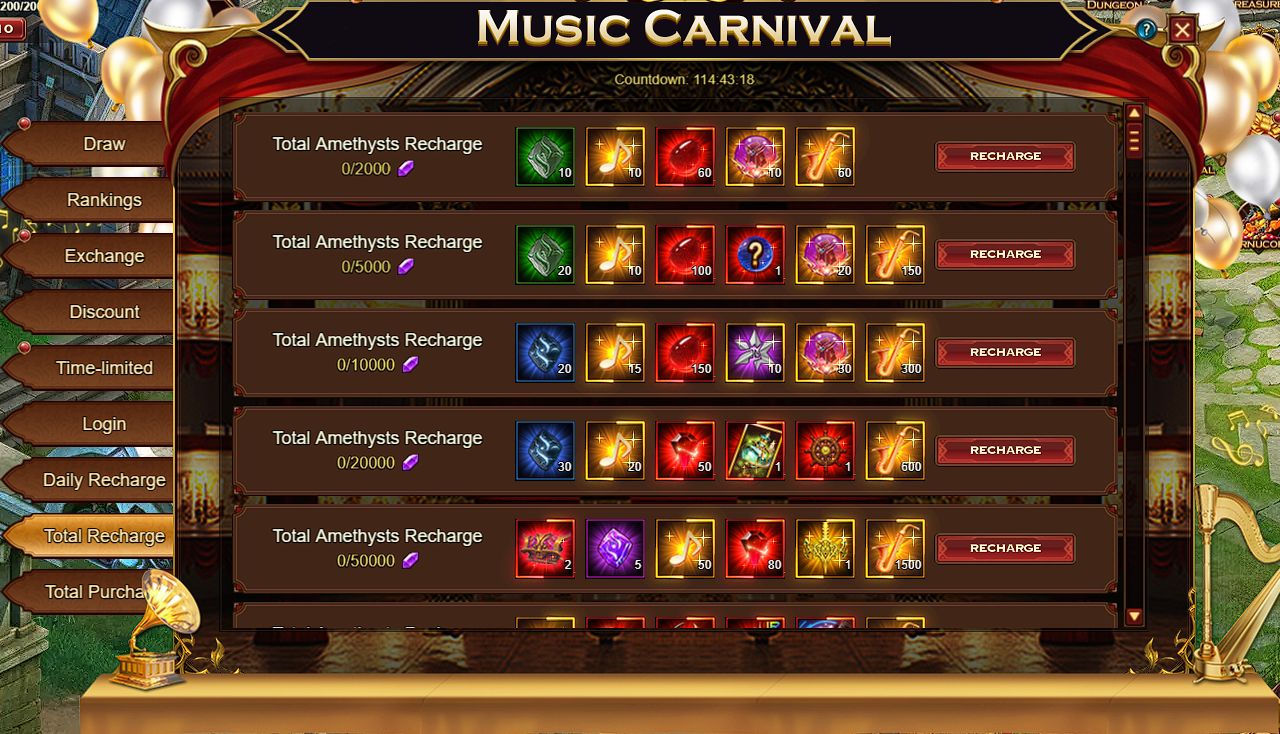Open the Login rewards tab
This screenshot has width=1280, height=734.
click(x=104, y=424)
